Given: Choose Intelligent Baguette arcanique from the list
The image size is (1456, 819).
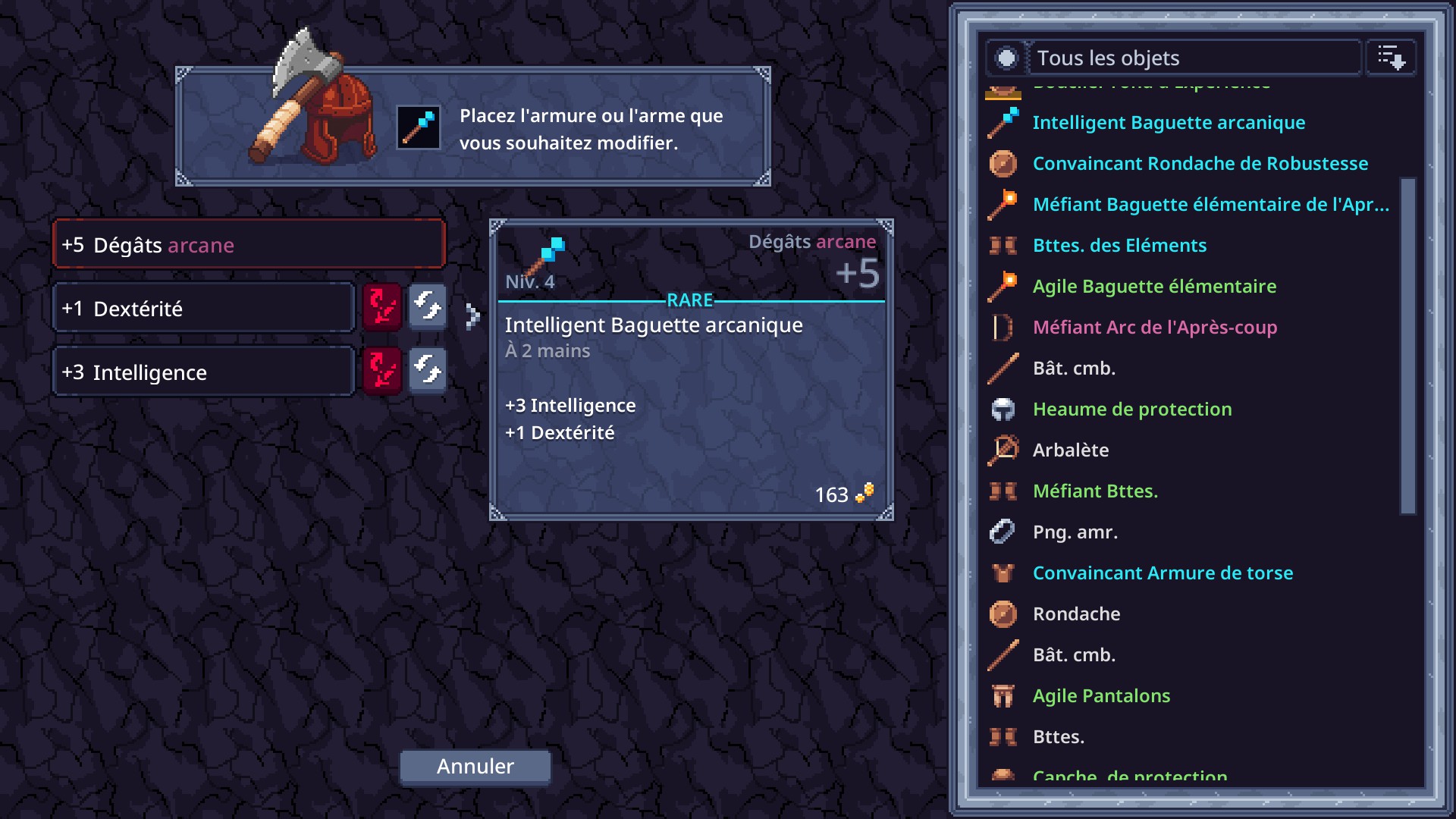Looking at the screenshot, I should coord(1169,123).
